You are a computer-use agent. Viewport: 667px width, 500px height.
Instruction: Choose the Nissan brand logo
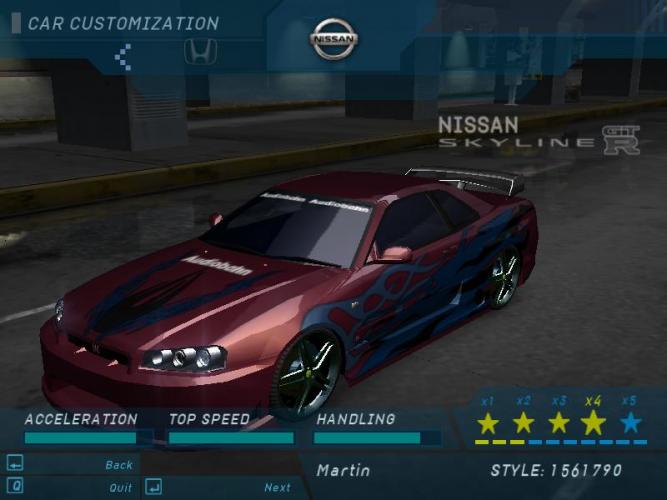pos(334,40)
